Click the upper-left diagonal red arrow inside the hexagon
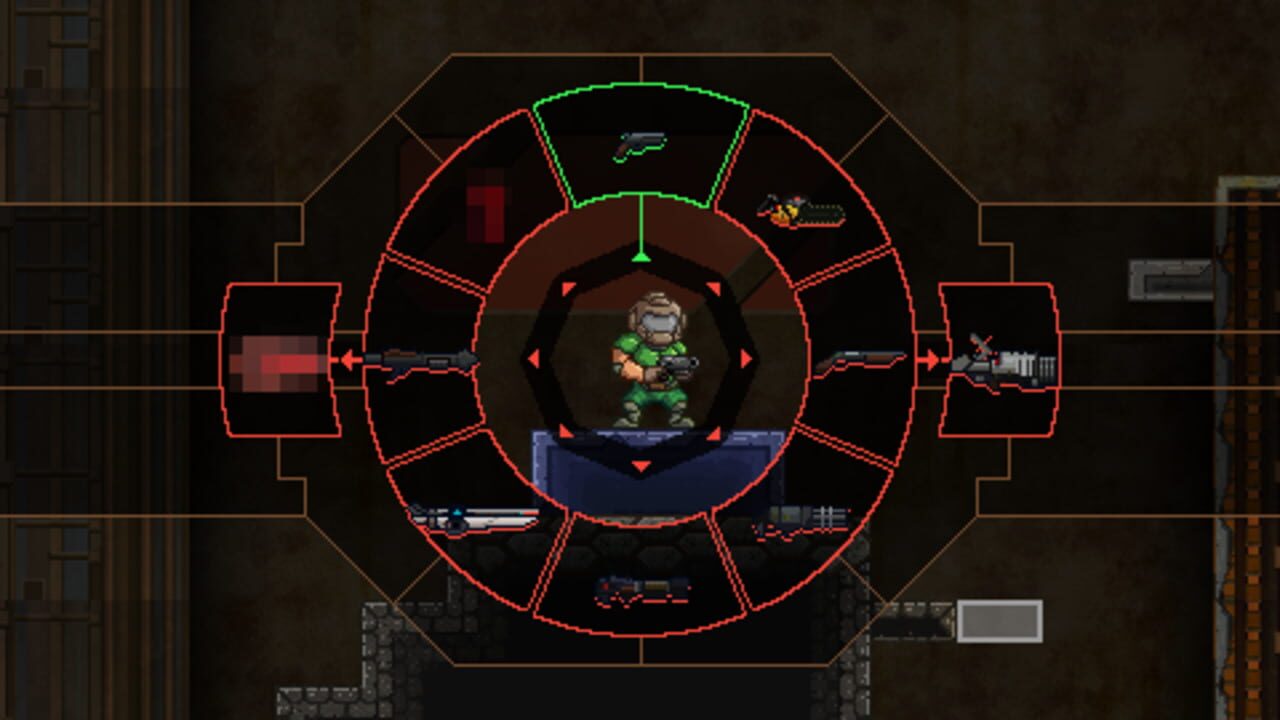 click(x=566, y=290)
